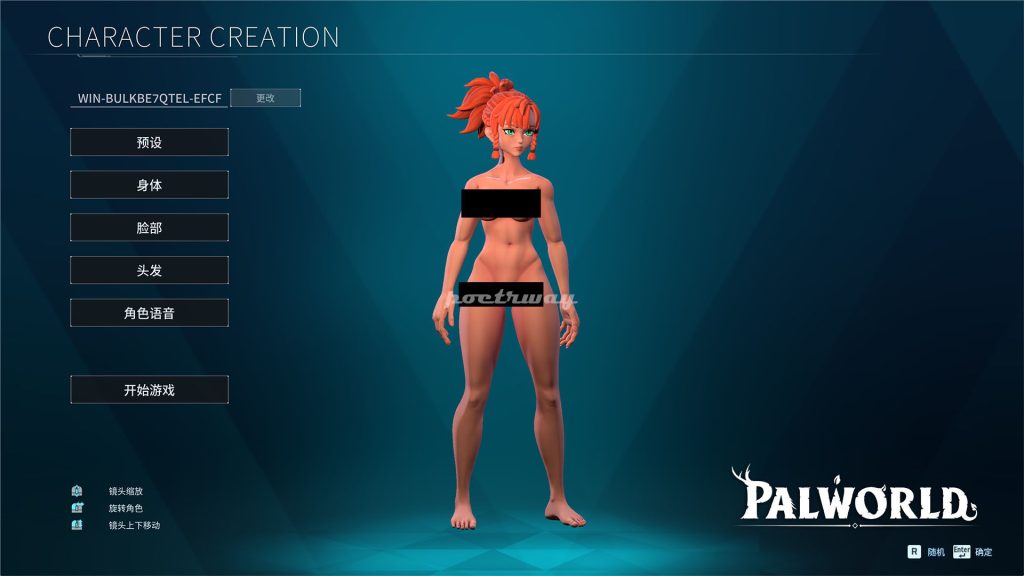Viewport: 1024px width, 576px height.
Task: Click 开始游戏 to start the game
Action: click(149, 390)
